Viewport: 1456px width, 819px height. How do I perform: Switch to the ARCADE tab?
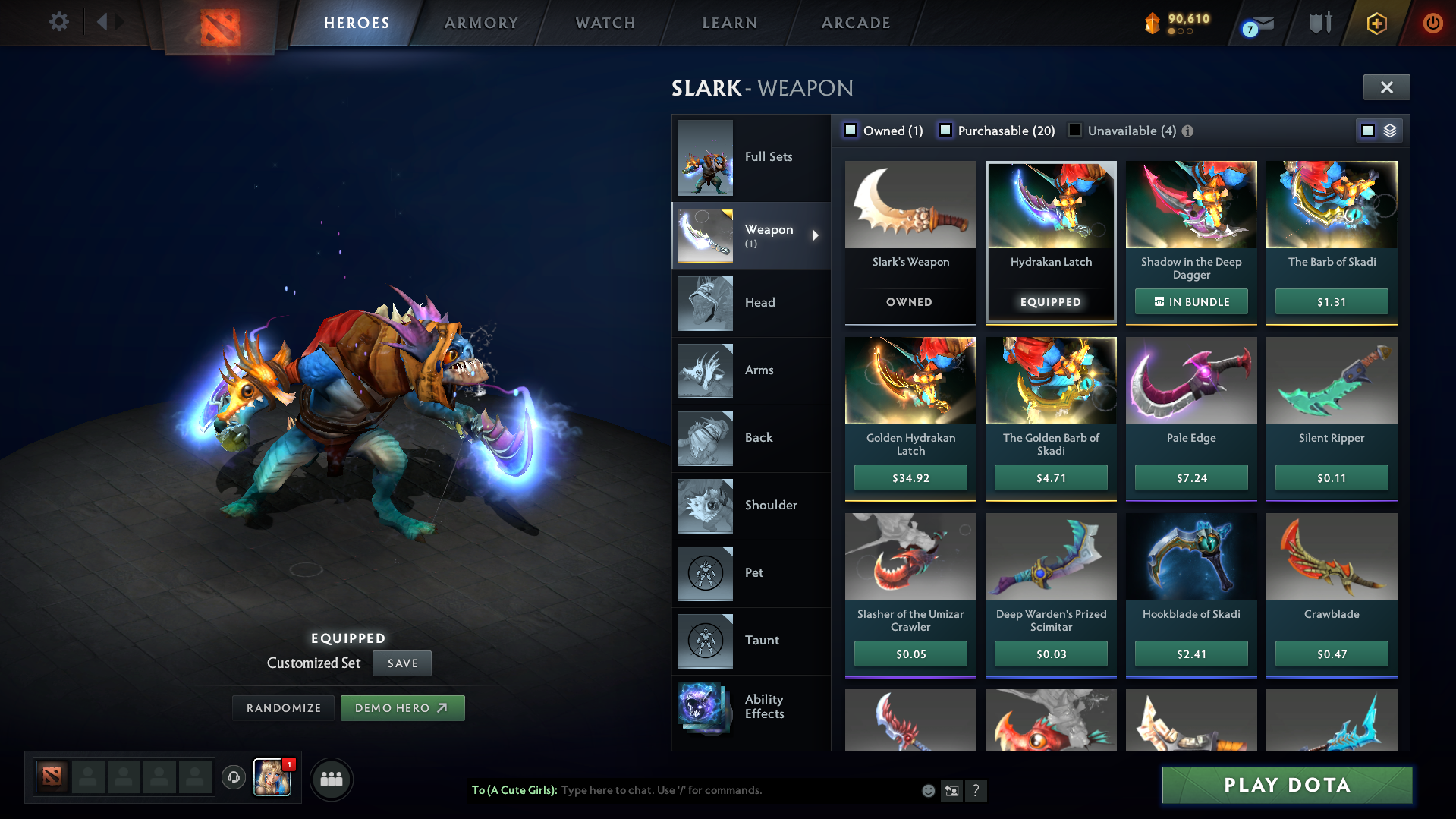(x=855, y=23)
